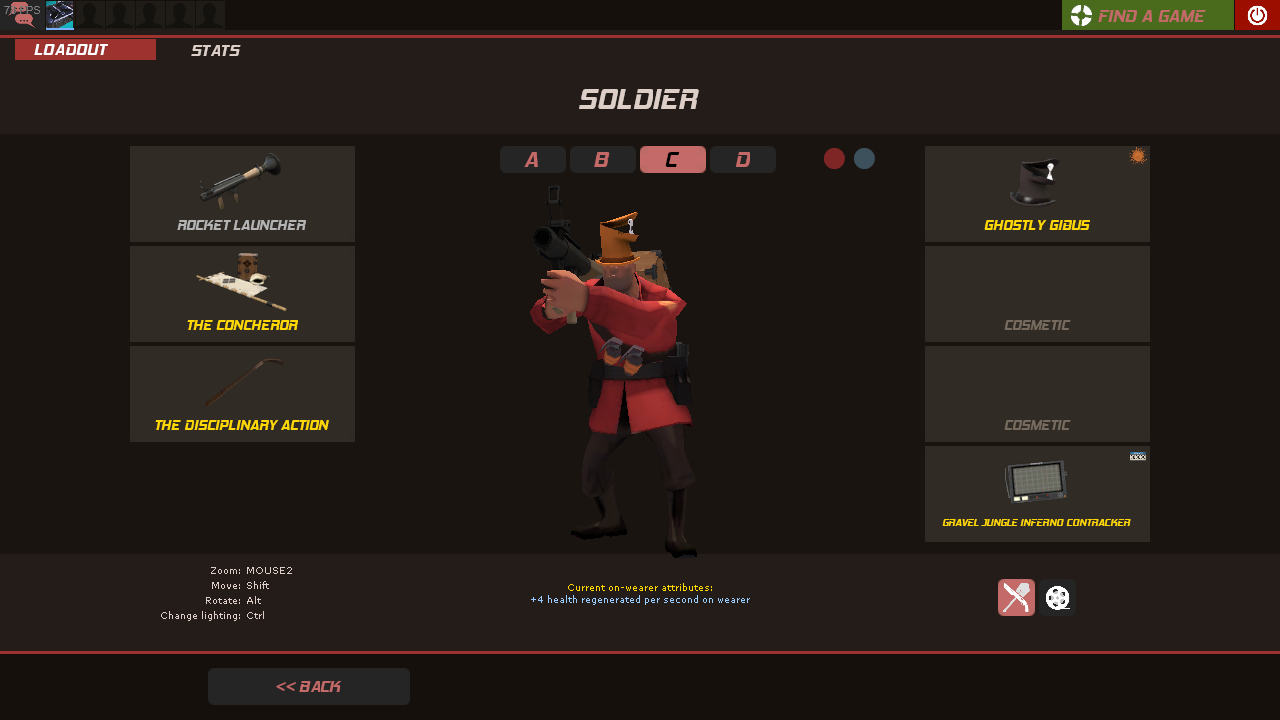
Task: Click the red power quit button
Action: coord(1257,15)
